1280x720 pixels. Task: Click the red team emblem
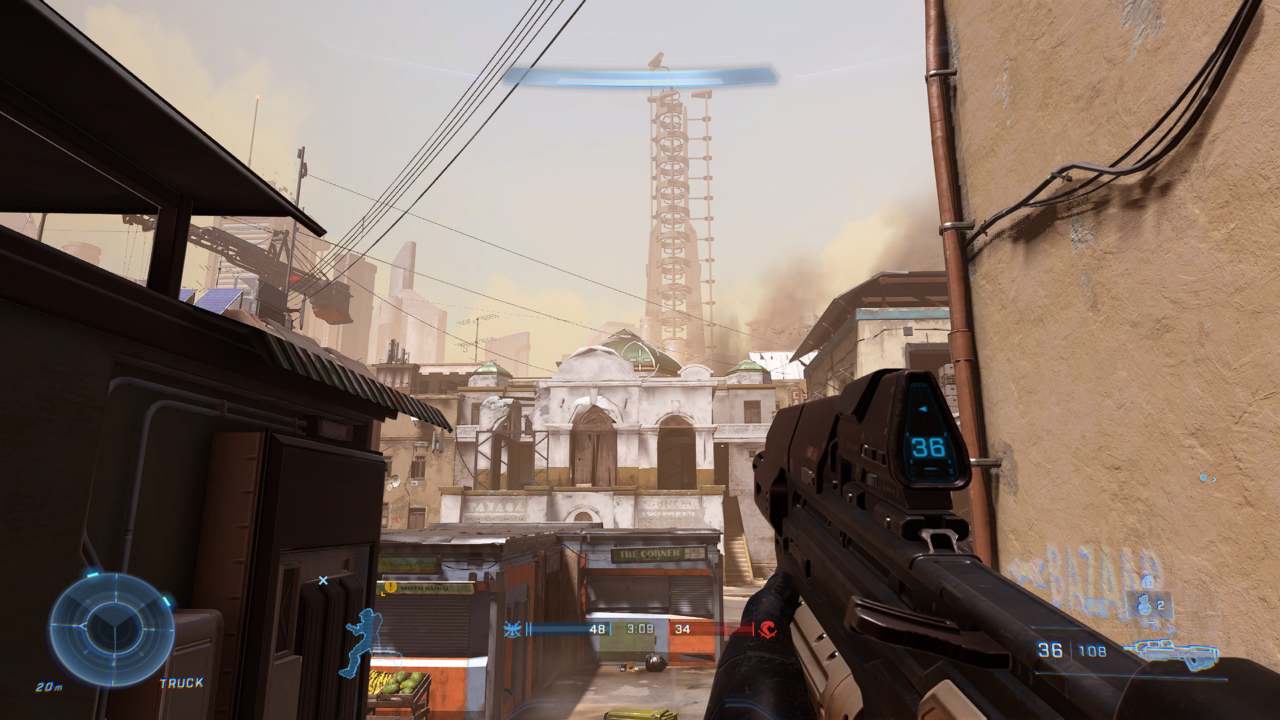767,629
